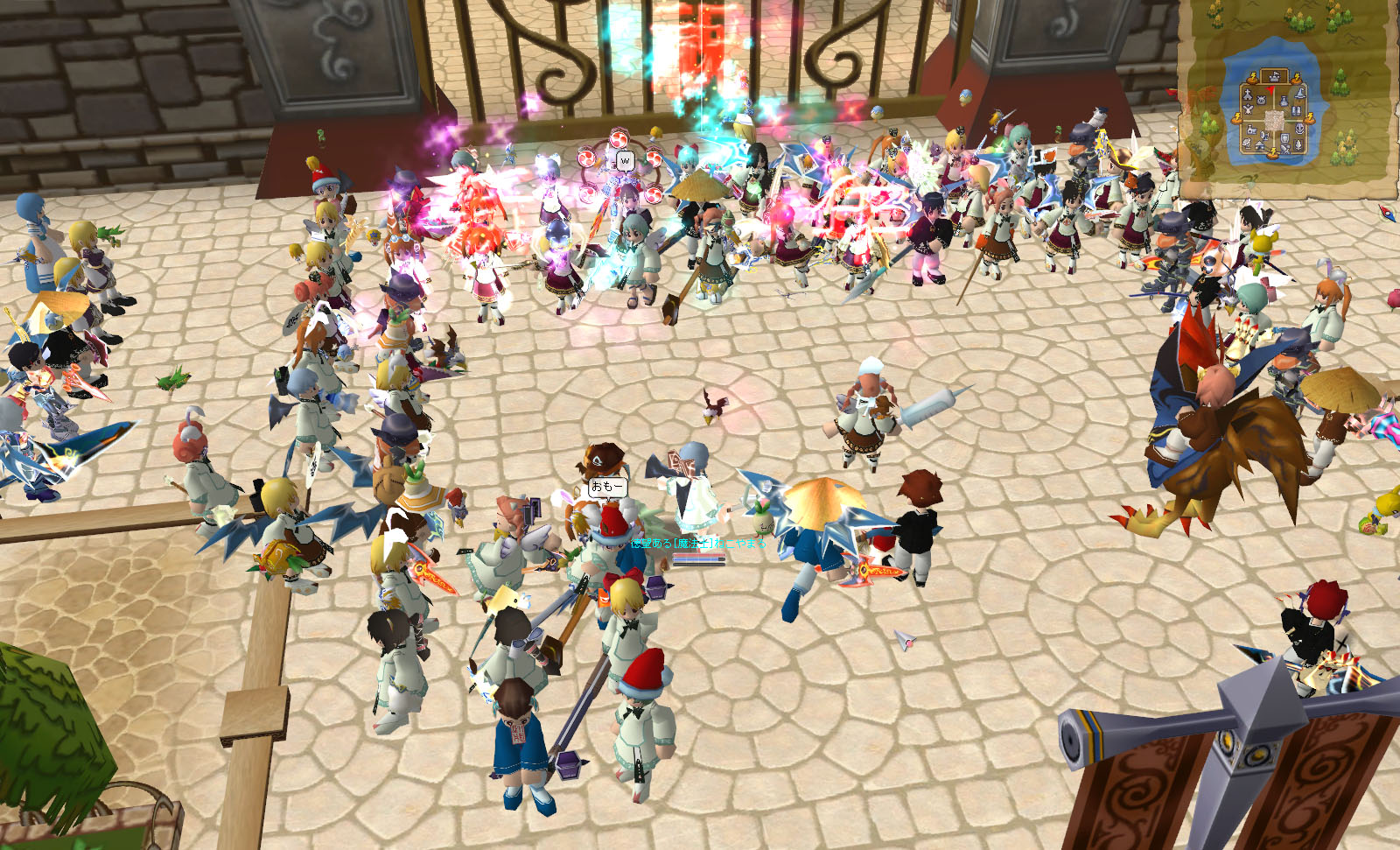Click the compass needle icon below the minimap
Viewport: 1400px width, 850px height.
click(x=1385, y=213)
